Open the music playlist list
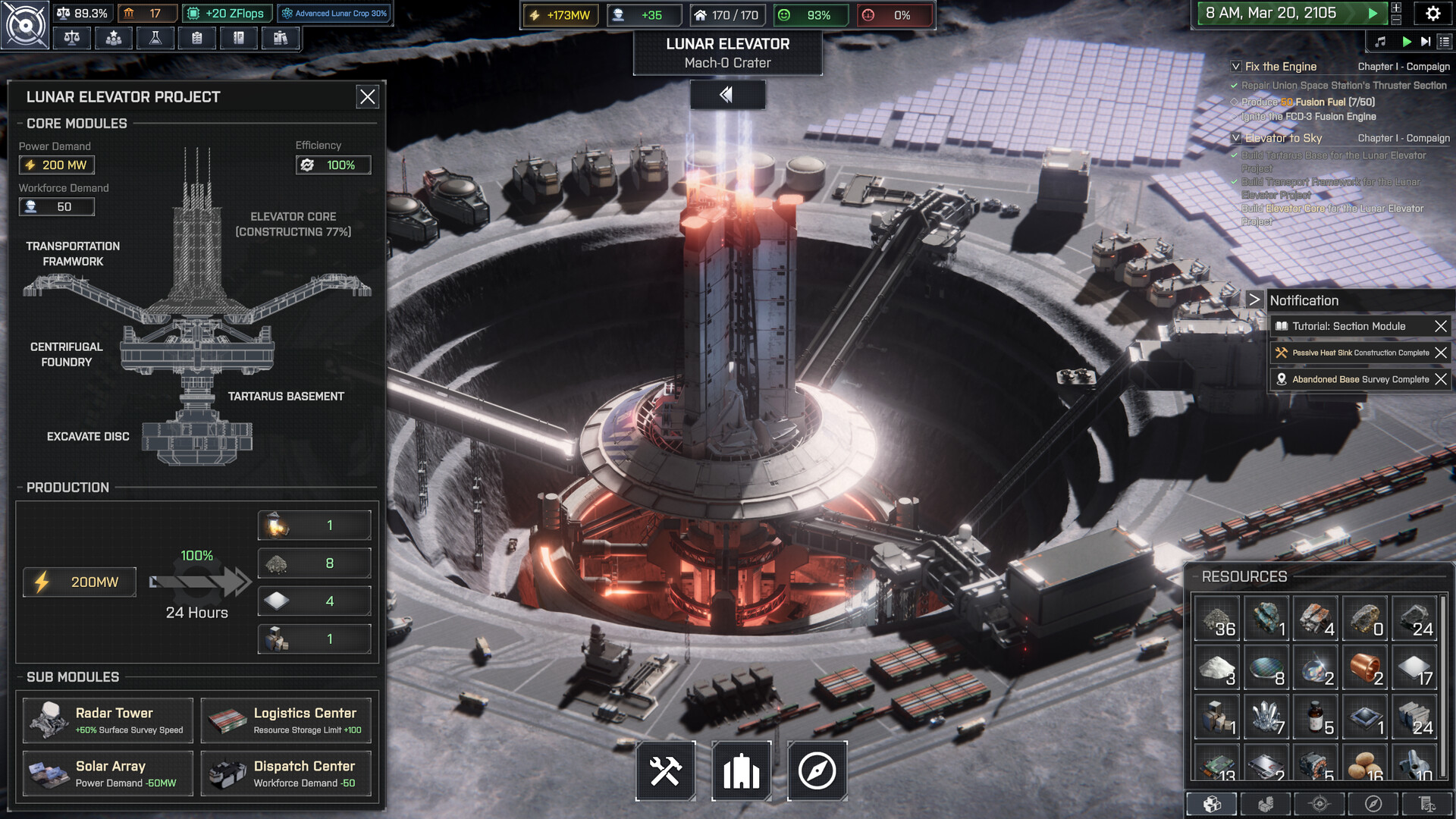1456x819 pixels. [x=1445, y=42]
